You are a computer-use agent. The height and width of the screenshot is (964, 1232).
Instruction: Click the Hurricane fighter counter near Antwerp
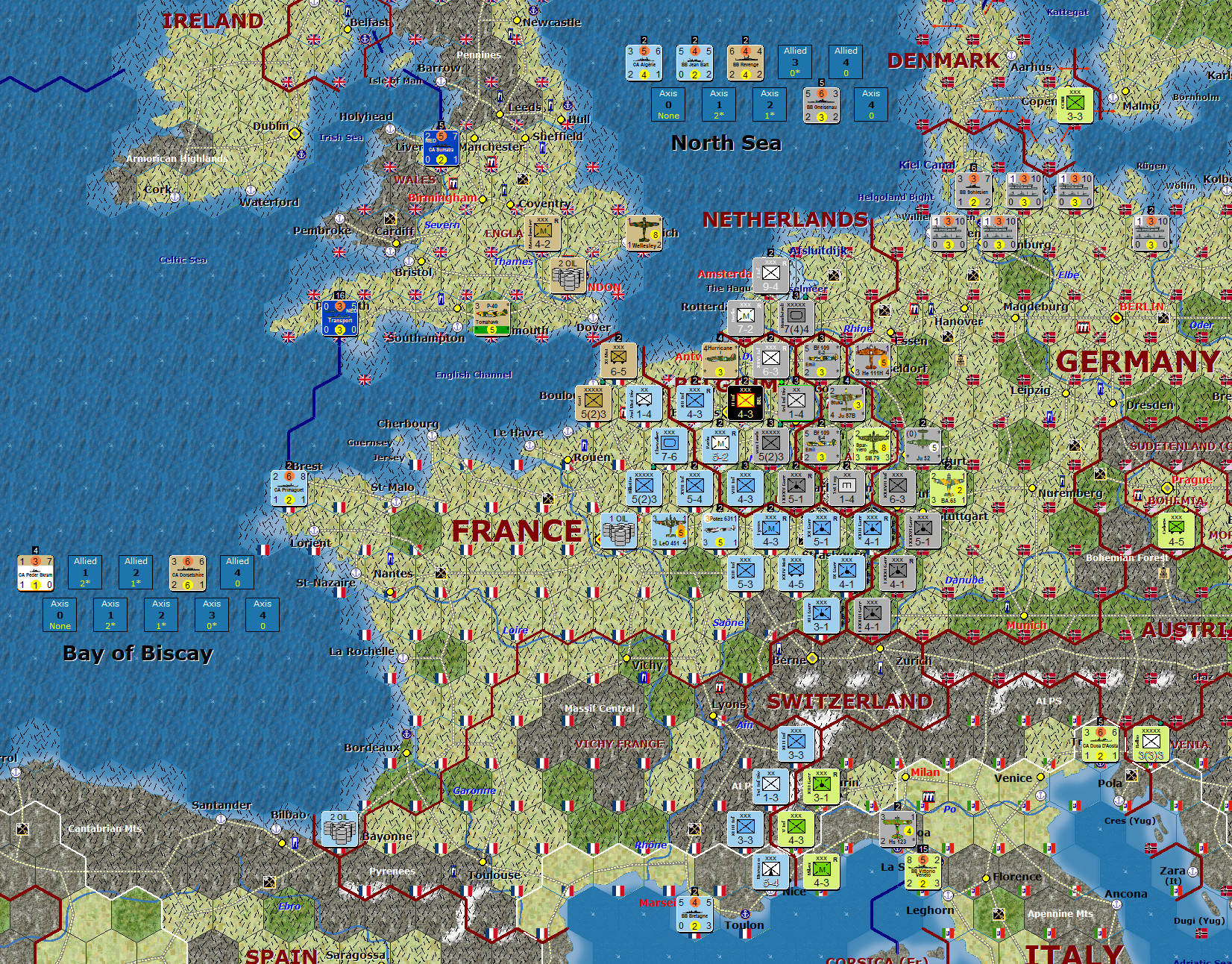(x=720, y=359)
